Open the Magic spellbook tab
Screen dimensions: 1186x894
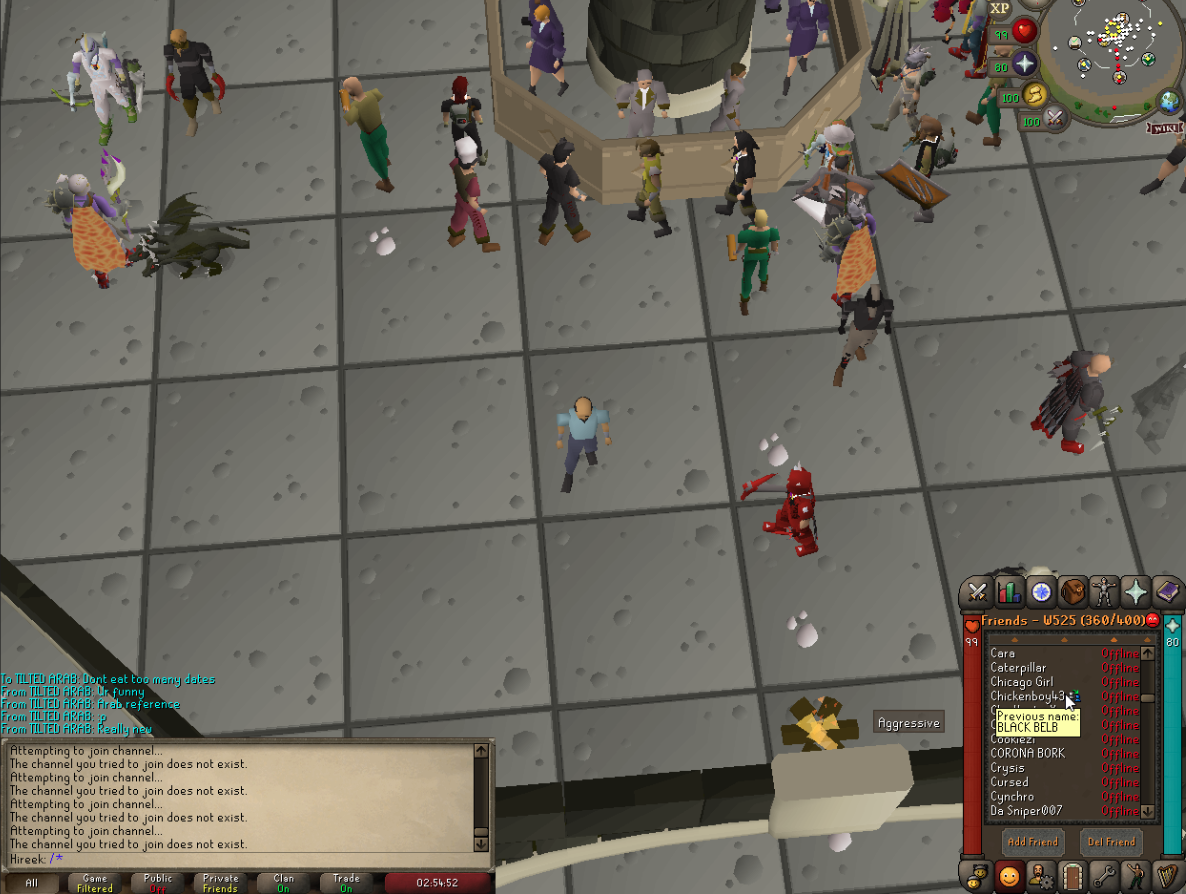(x=1167, y=592)
